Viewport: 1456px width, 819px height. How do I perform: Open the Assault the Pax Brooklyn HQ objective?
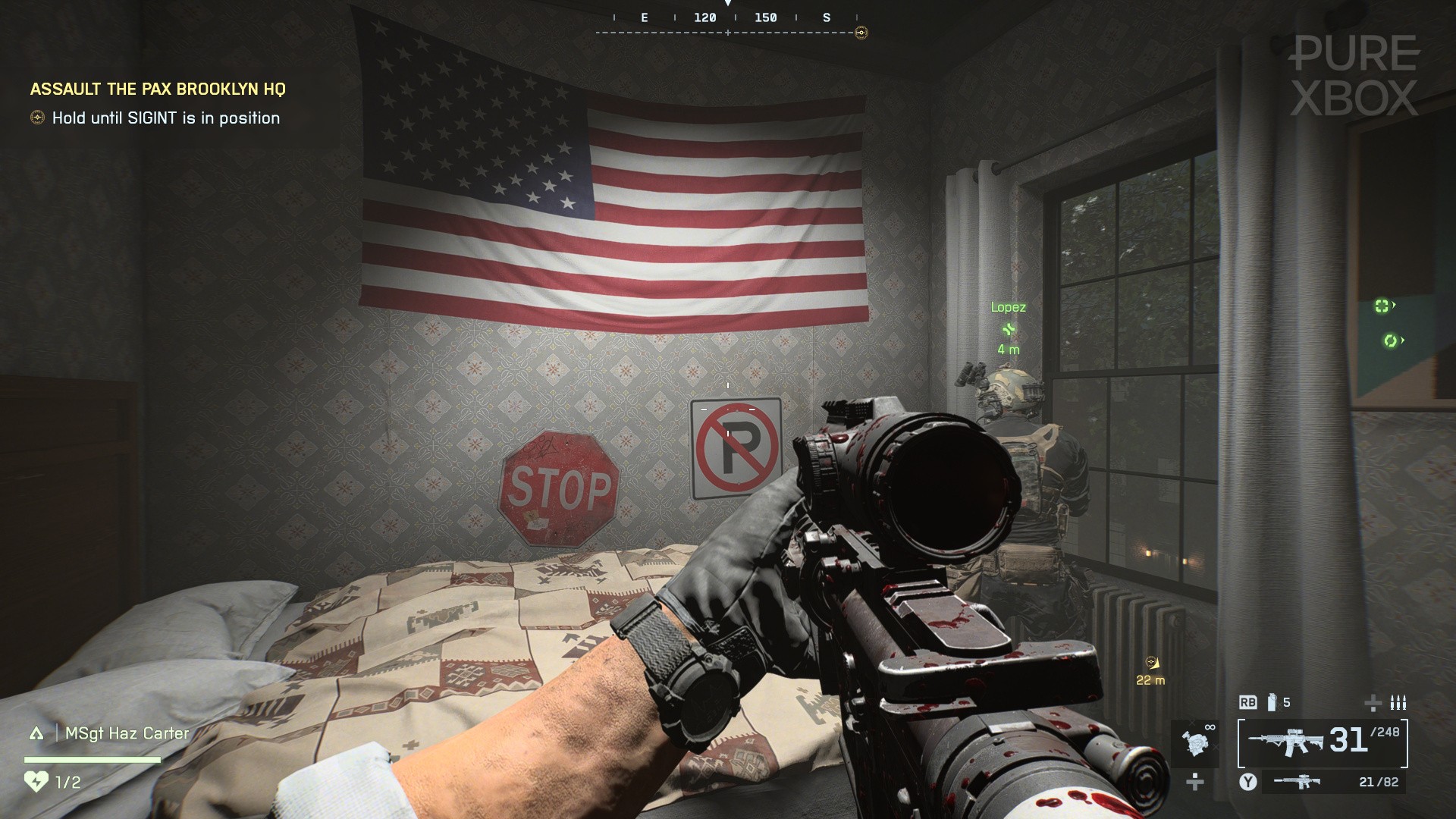click(x=158, y=89)
